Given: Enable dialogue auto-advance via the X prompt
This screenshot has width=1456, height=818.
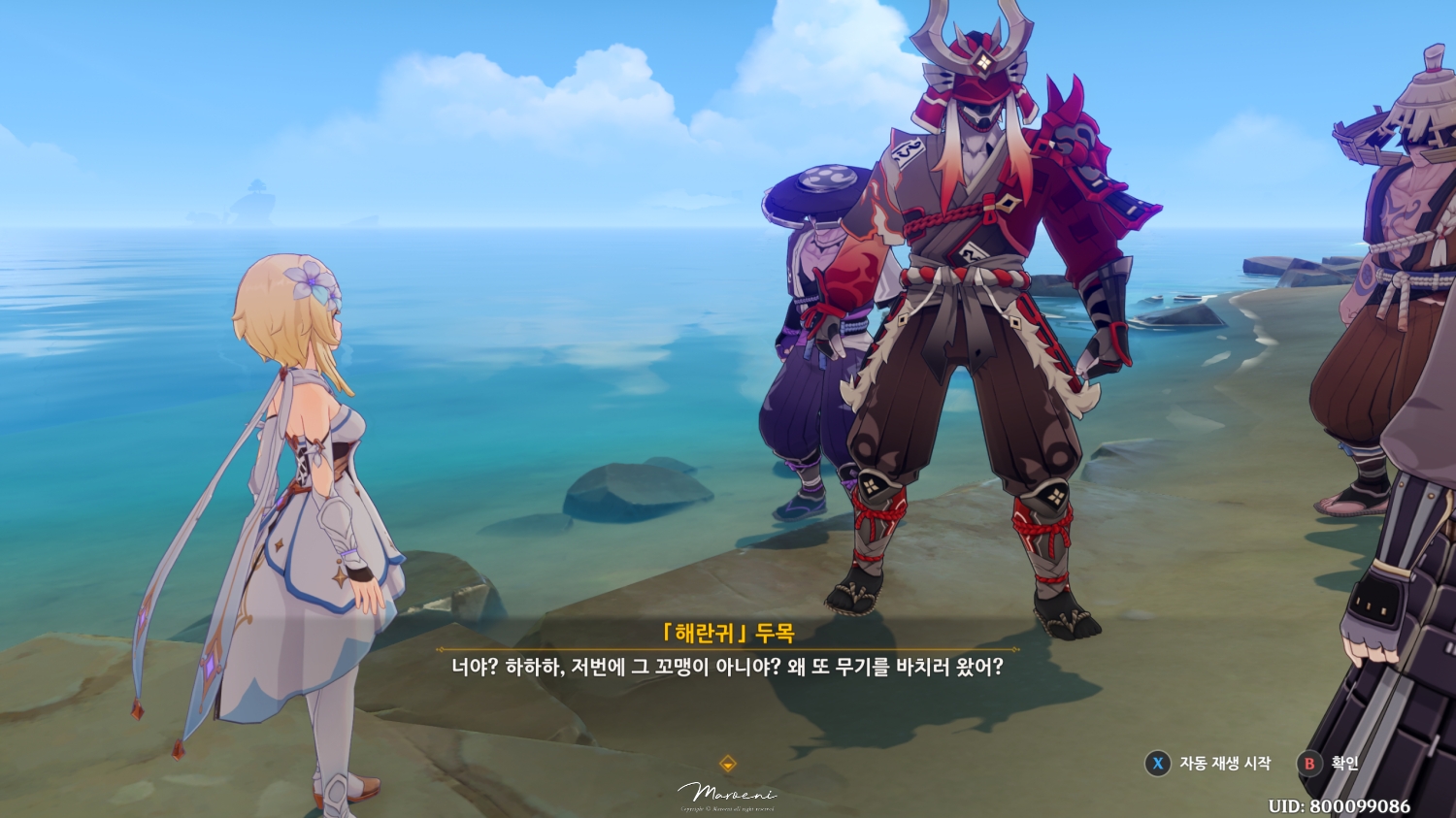Looking at the screenshot, I should [1158, 764].
